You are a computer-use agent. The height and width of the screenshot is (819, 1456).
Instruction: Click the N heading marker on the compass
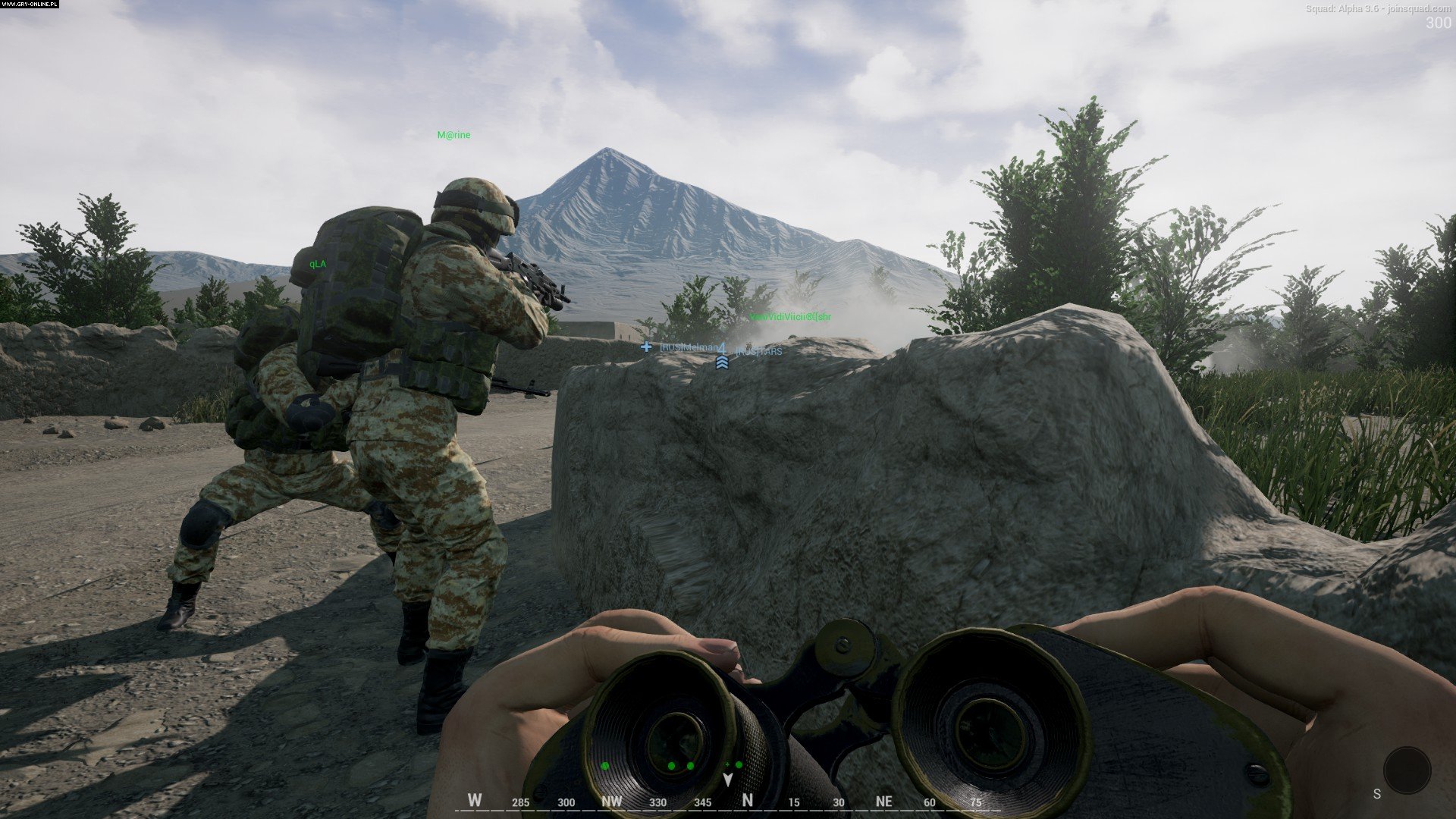747,799
